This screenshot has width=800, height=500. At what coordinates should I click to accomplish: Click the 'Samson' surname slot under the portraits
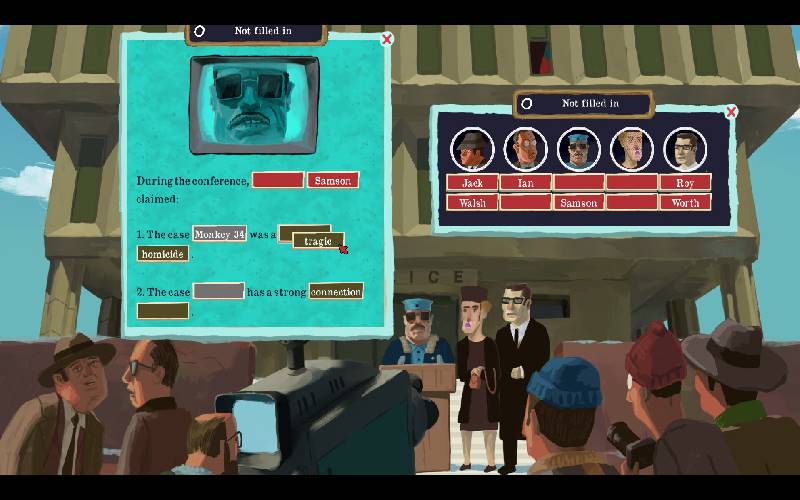click(578, 203)
